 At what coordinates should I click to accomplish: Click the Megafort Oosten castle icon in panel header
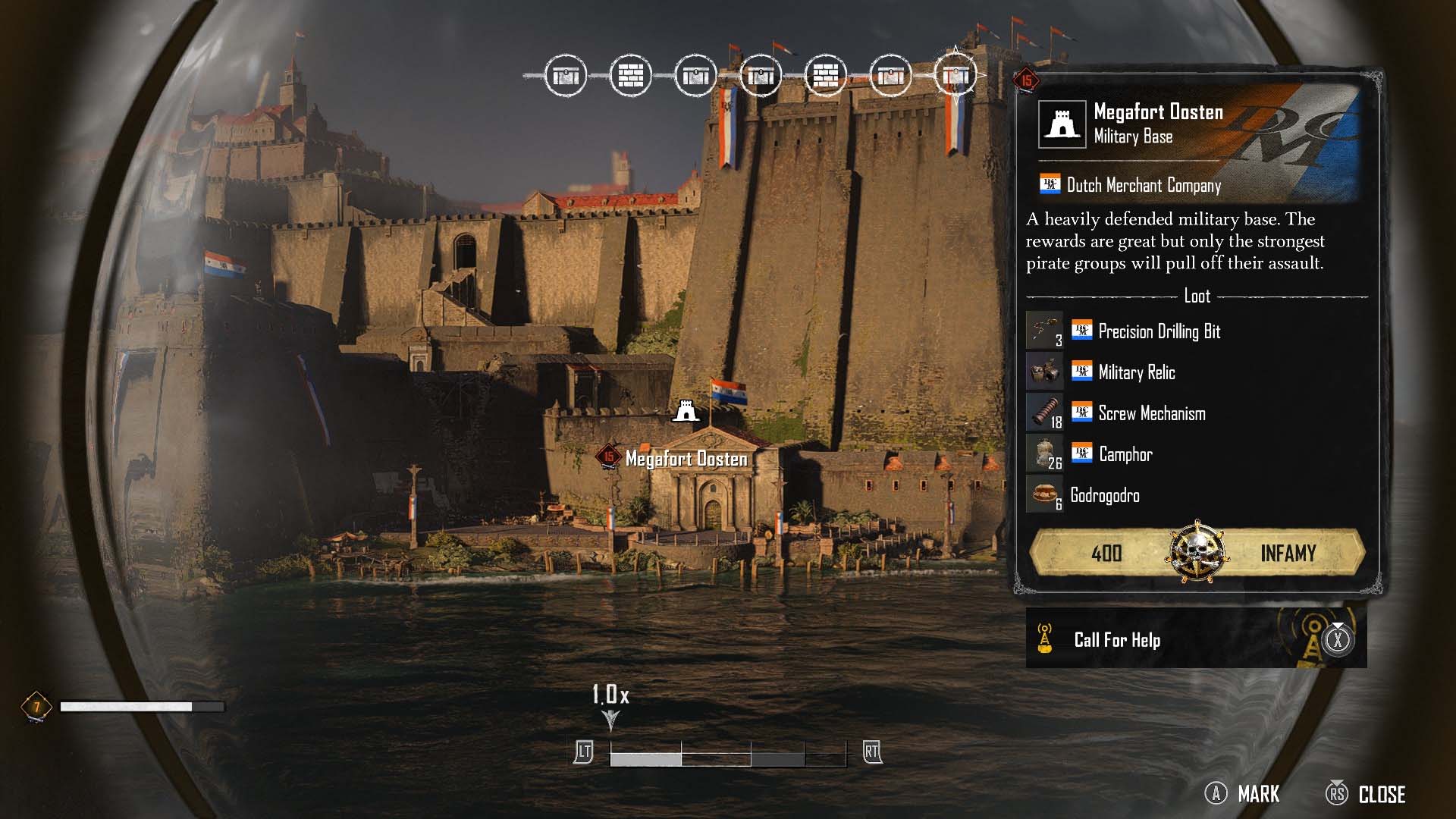click(1061, 124)
